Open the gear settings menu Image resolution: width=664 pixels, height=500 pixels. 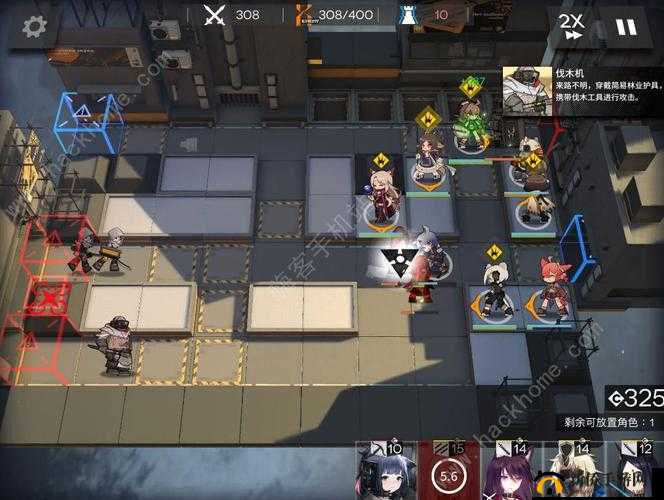point(35,26)
